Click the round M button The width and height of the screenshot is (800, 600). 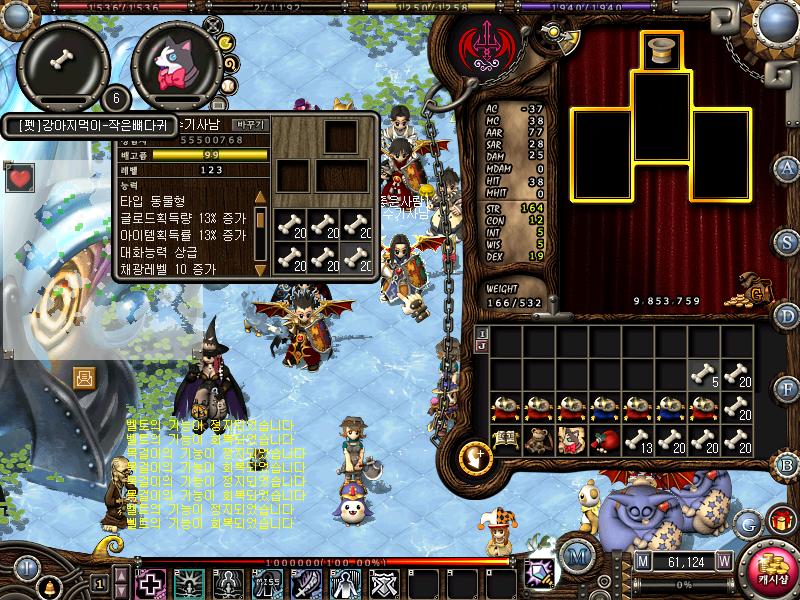click(573, 556)
